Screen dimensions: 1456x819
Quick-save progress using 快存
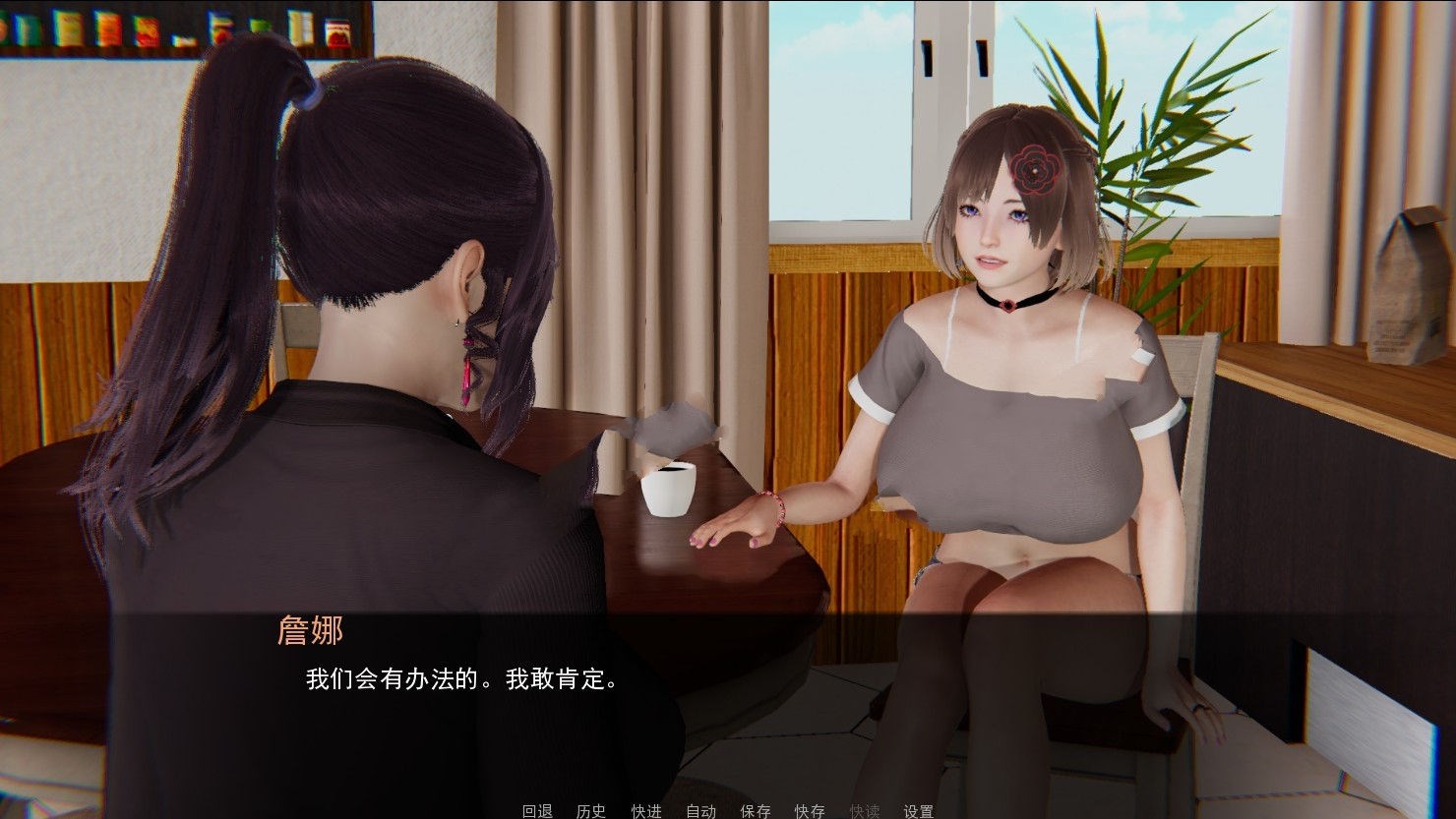[x=811, y=812]
